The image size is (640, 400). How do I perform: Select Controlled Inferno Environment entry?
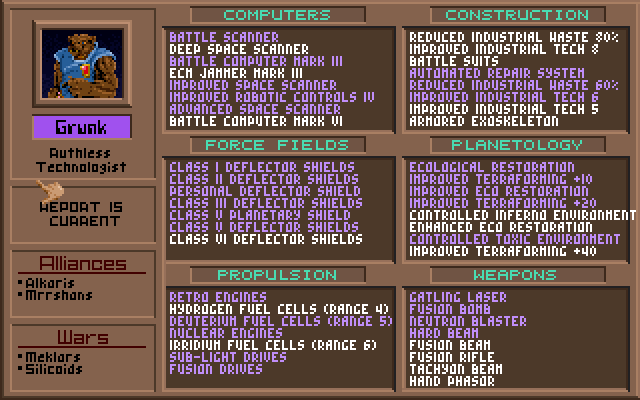tap(522, 215)
